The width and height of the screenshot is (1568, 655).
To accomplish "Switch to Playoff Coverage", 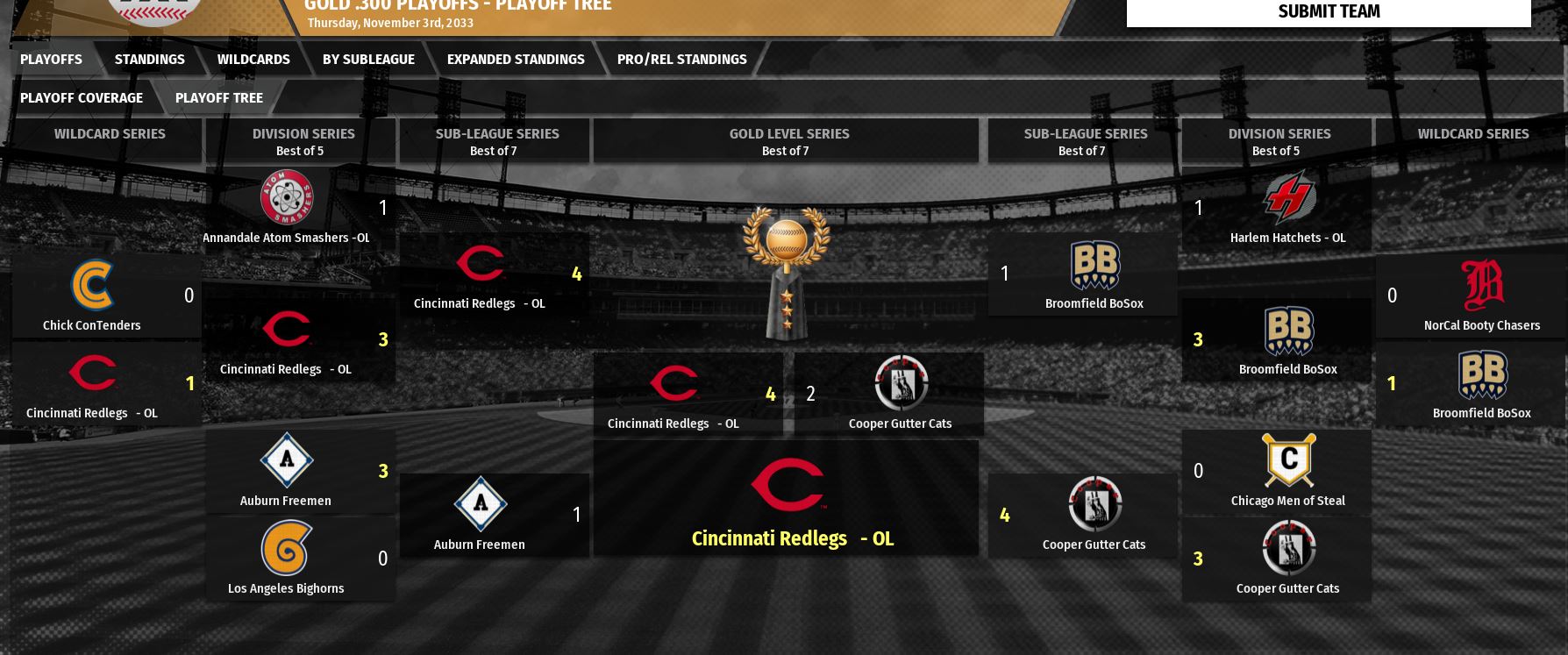I will [x=81, y=98].
